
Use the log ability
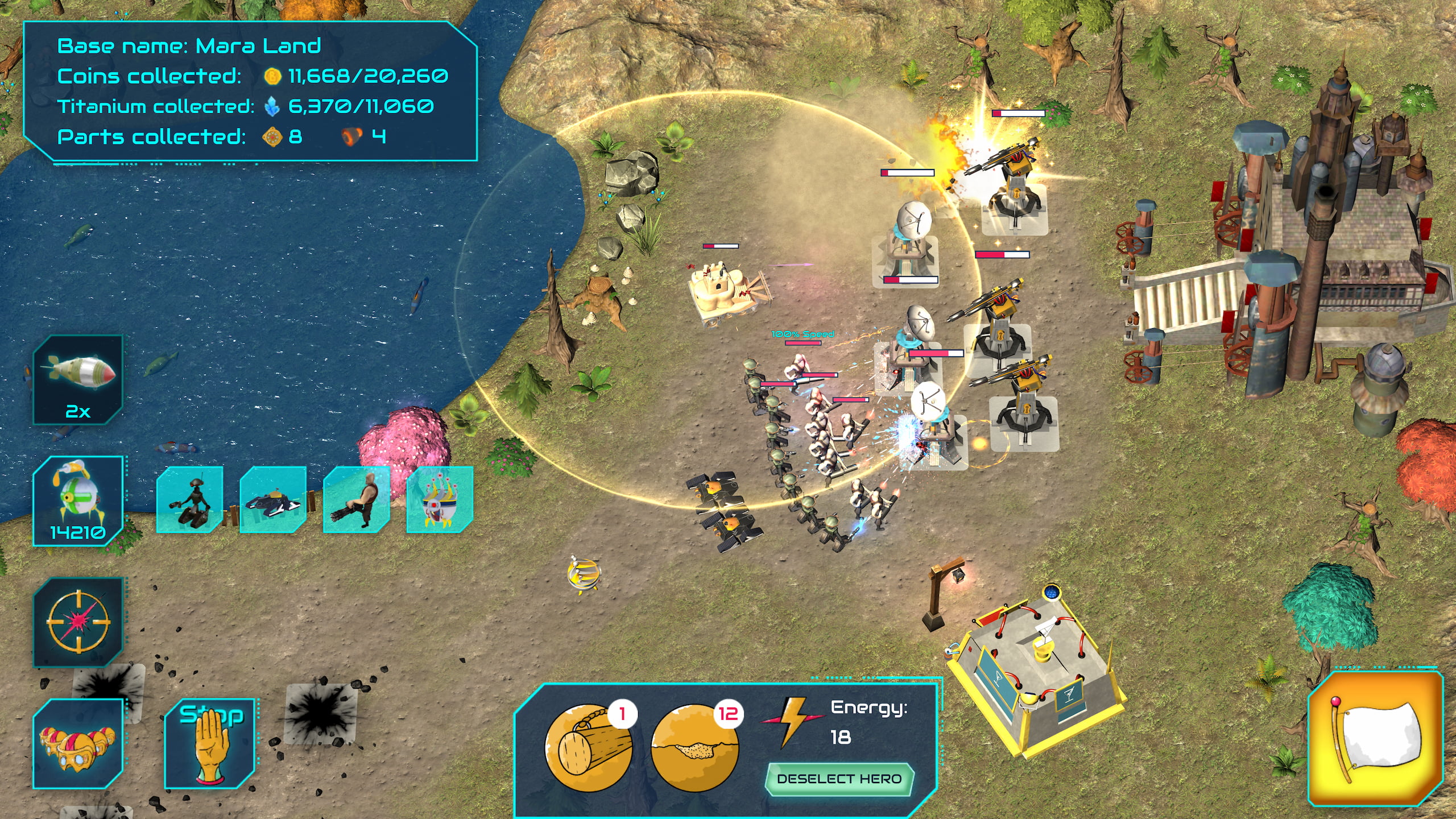coord(589,748)
